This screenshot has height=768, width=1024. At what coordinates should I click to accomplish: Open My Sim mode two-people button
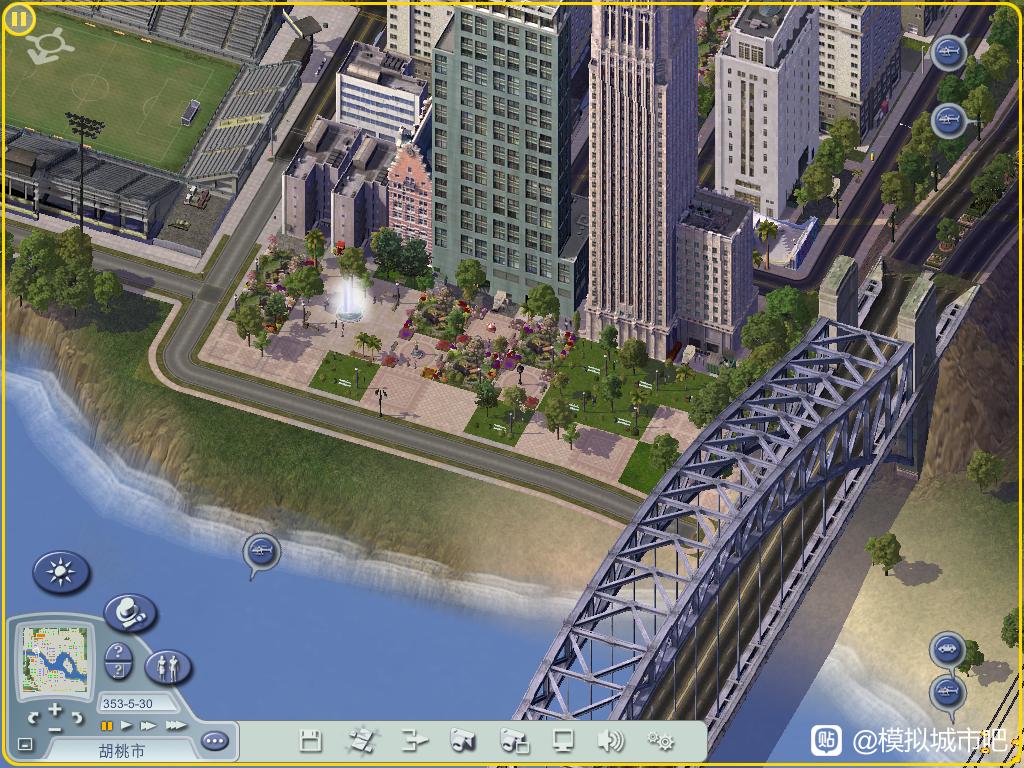click(168, 665)
